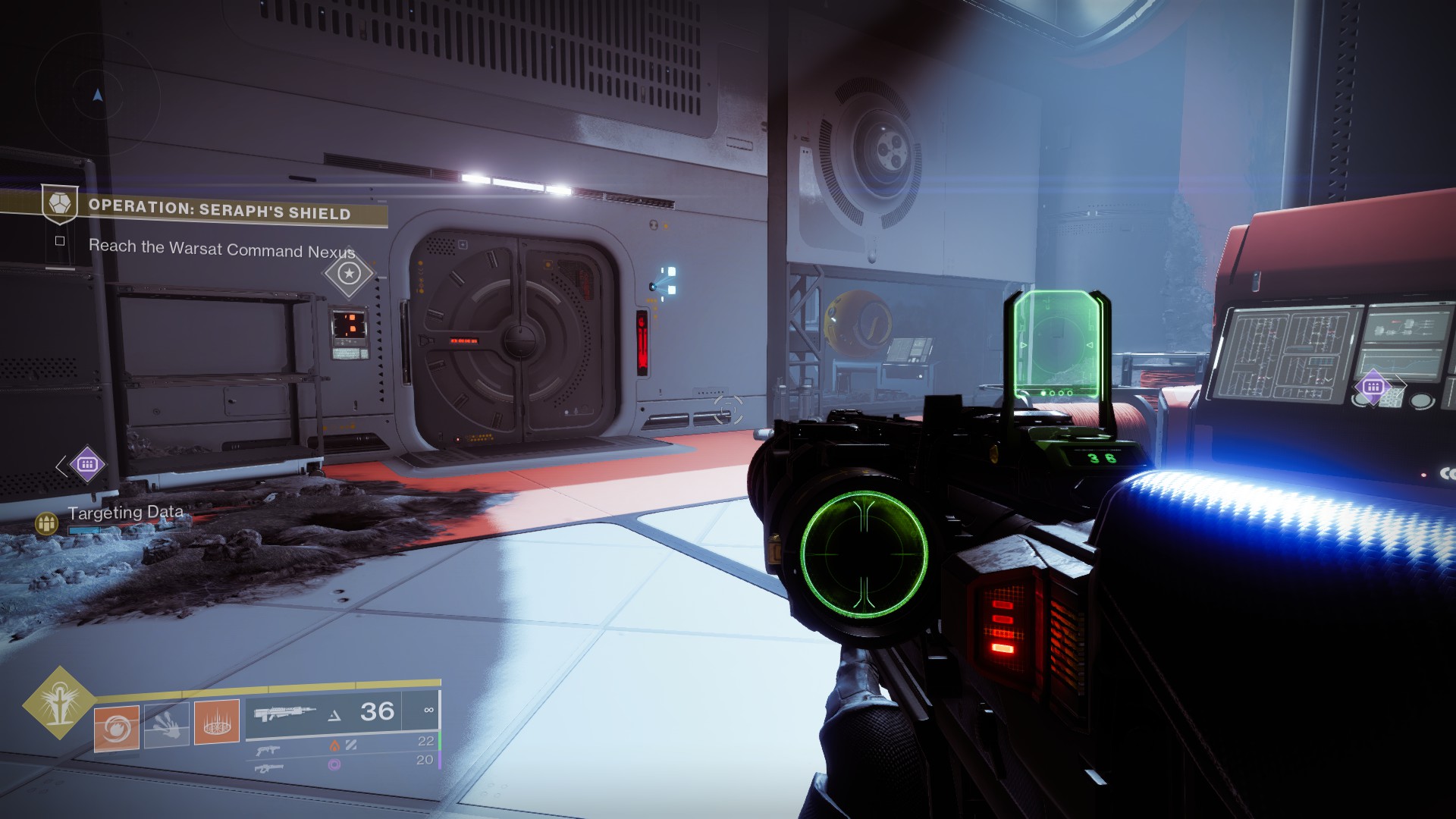Click the depleted melee ability icon
The image size is (1456, 819).
coord(168,725)
